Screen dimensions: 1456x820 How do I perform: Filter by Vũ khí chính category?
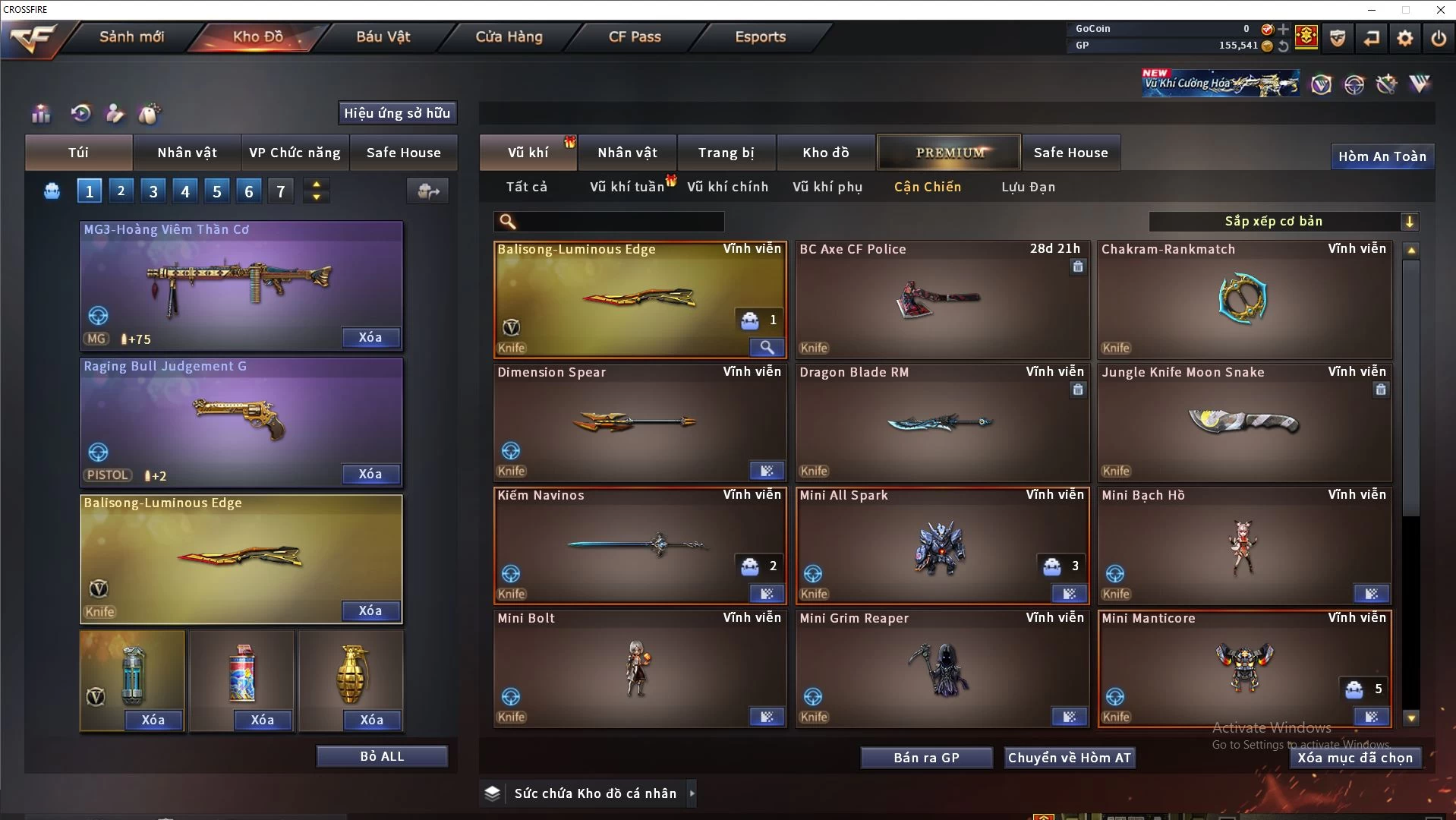pyautogui.click(x=727, y=187)
